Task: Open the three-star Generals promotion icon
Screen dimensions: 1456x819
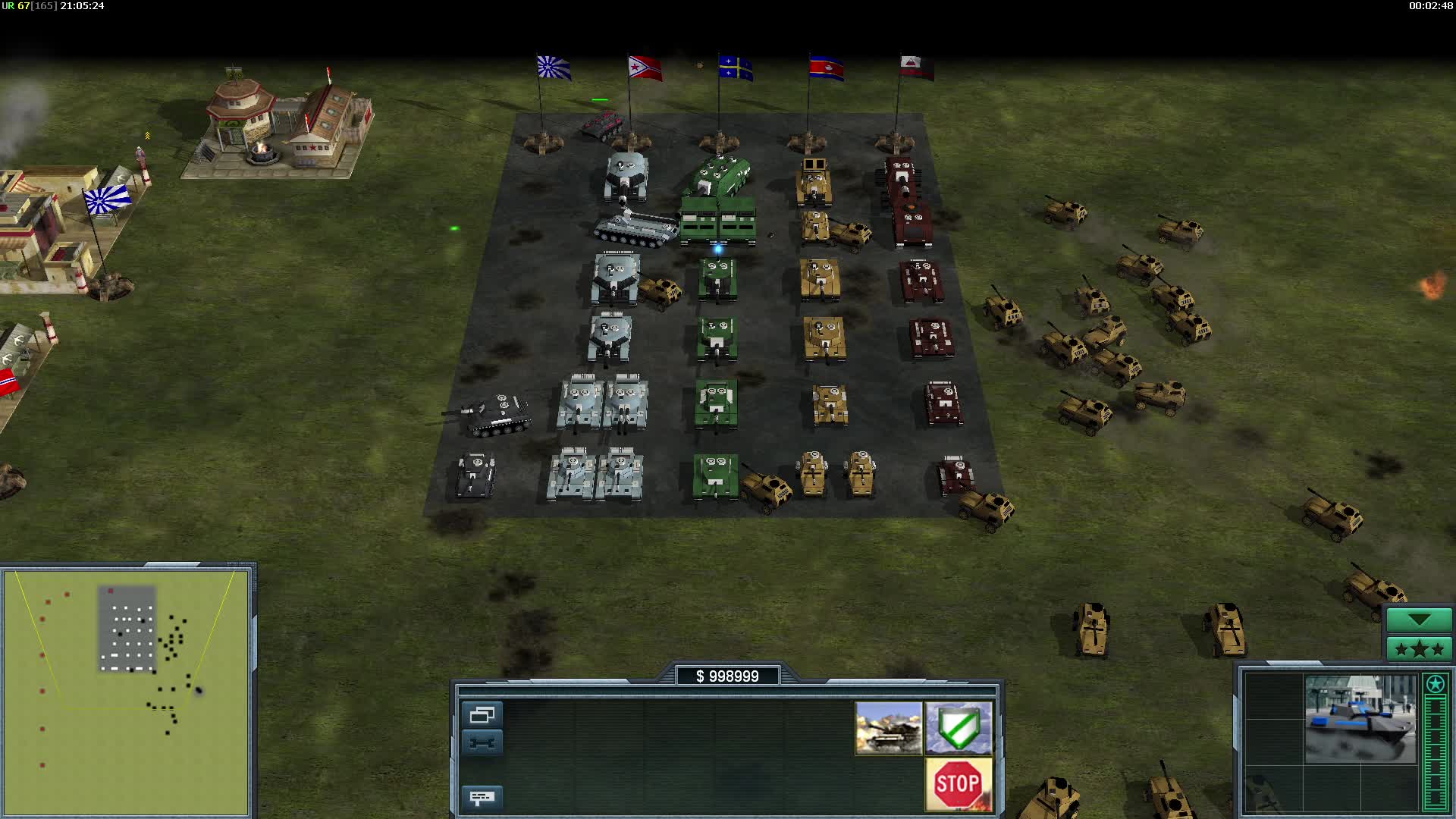Action: tap(1418, 649)
